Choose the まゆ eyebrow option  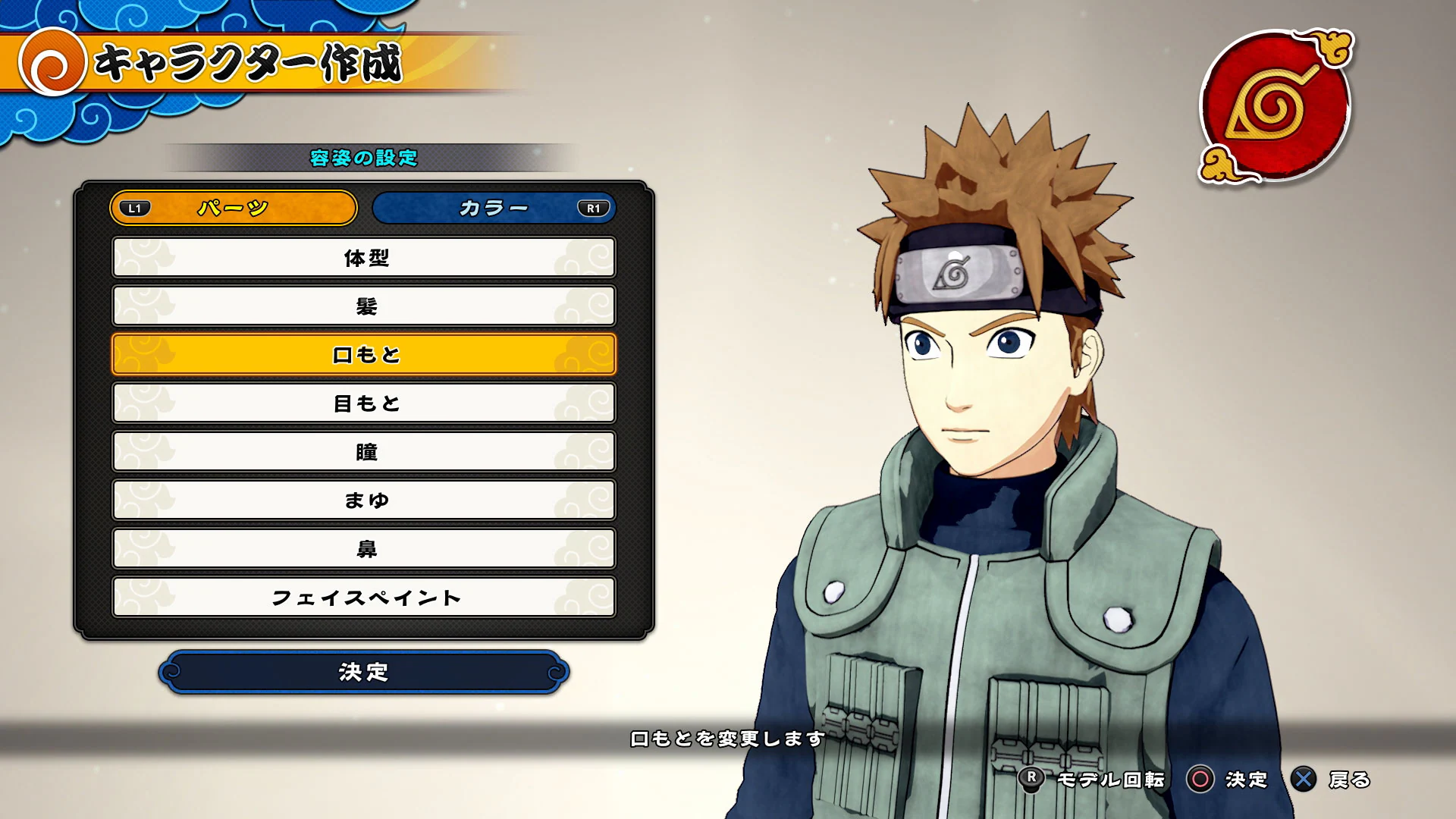click(x=366, y=500)
